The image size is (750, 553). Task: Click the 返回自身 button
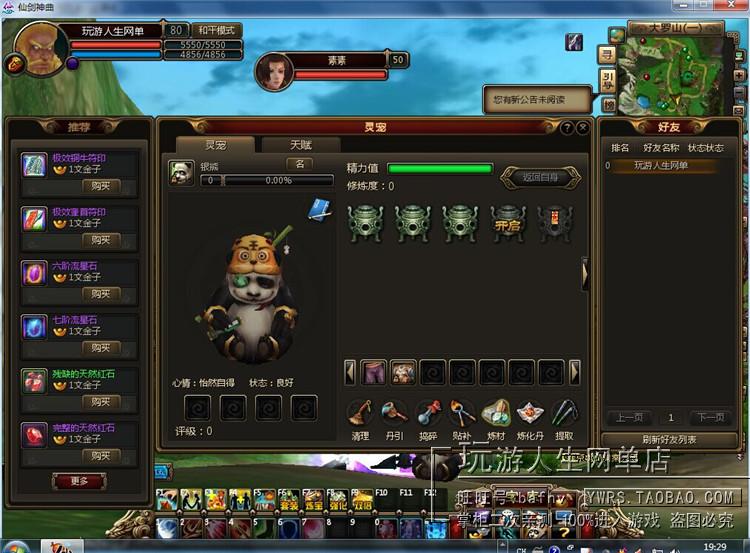(539, 177)
